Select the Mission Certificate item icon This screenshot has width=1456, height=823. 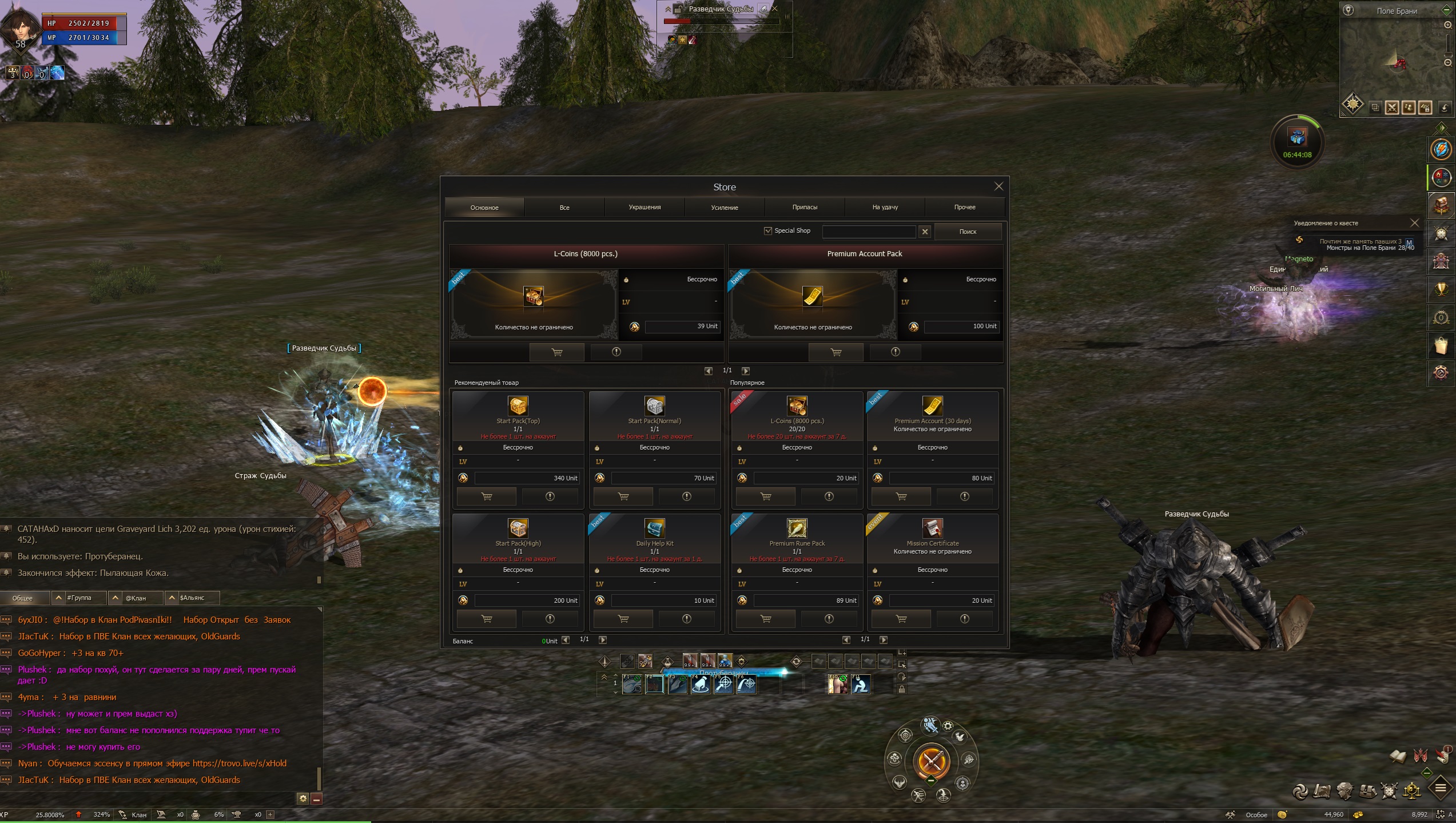click(x=932, y=528)
